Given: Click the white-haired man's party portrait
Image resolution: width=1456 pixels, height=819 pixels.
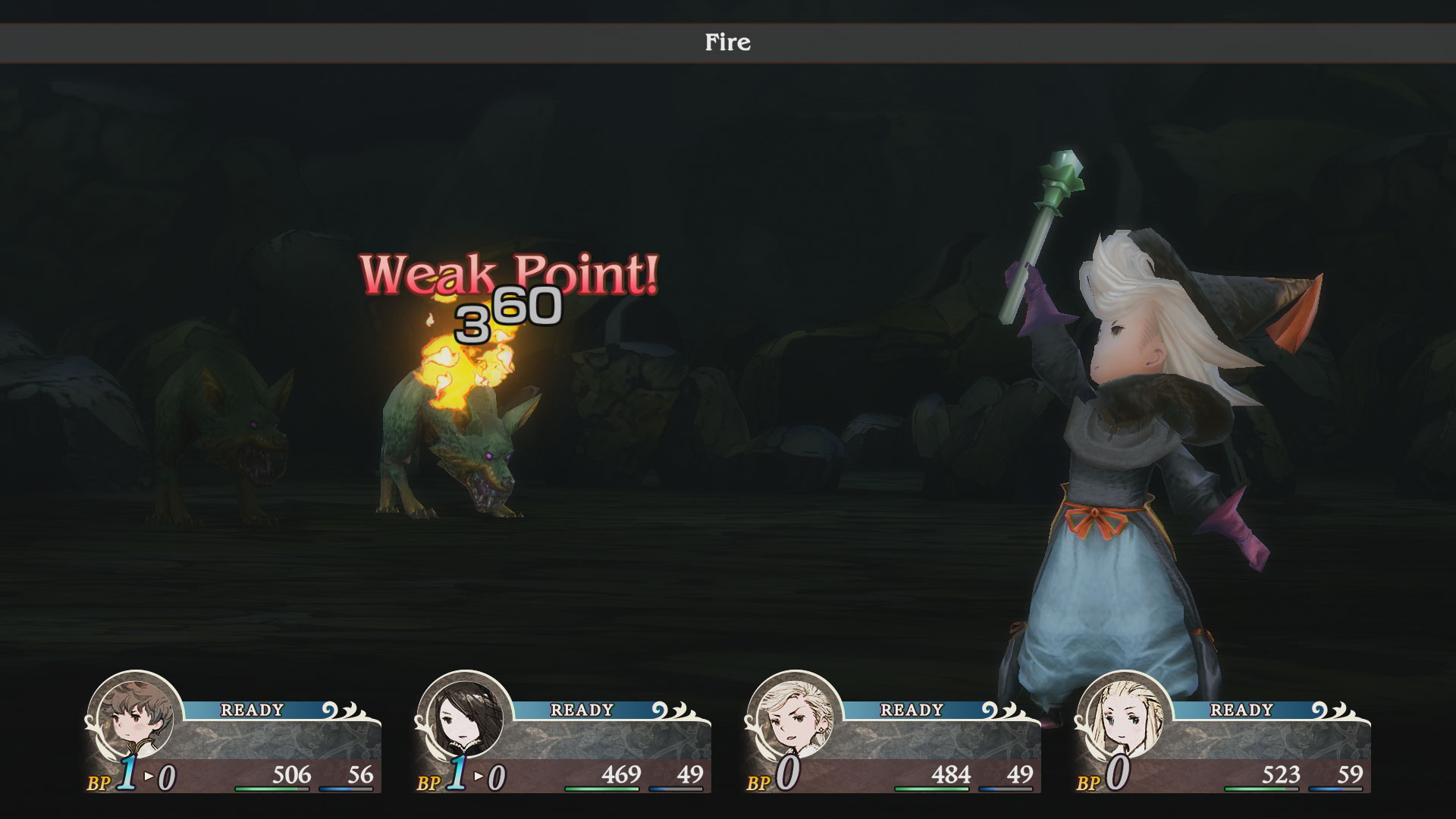Looking at the screenshot, I should pyautogui.click(x=794, y=717).
